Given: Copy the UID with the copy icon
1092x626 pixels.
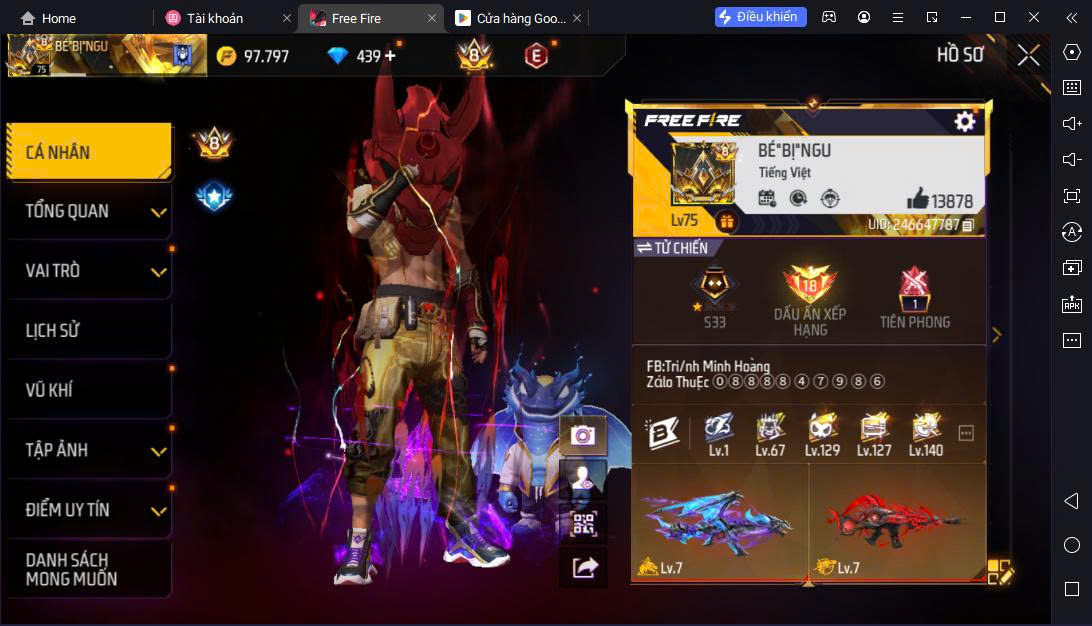Looking at the screenshot, I should pos(968,225).
